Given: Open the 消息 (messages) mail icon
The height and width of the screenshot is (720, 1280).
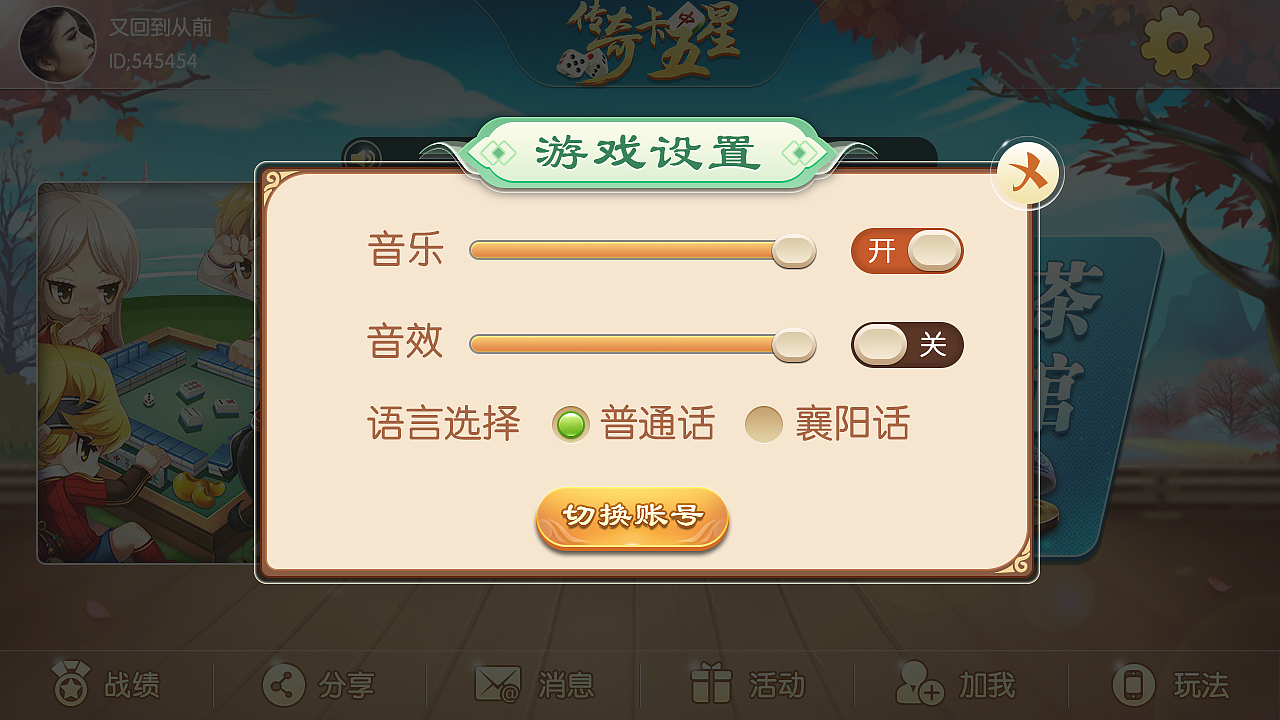Looking at the screenshot, I should coord(495,686).
